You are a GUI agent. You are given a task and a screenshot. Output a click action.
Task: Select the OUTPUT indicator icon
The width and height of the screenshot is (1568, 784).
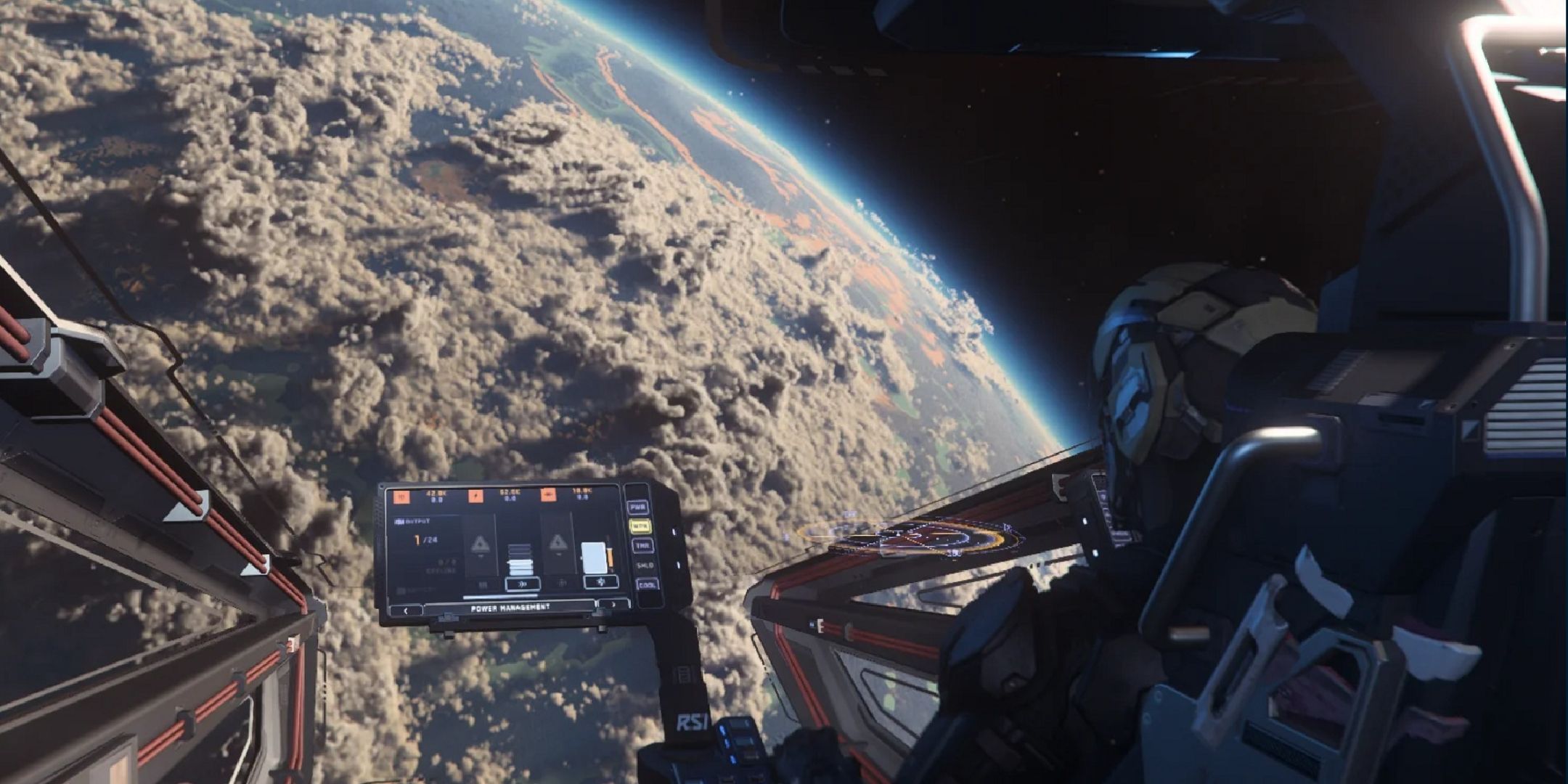pos(399,521)
